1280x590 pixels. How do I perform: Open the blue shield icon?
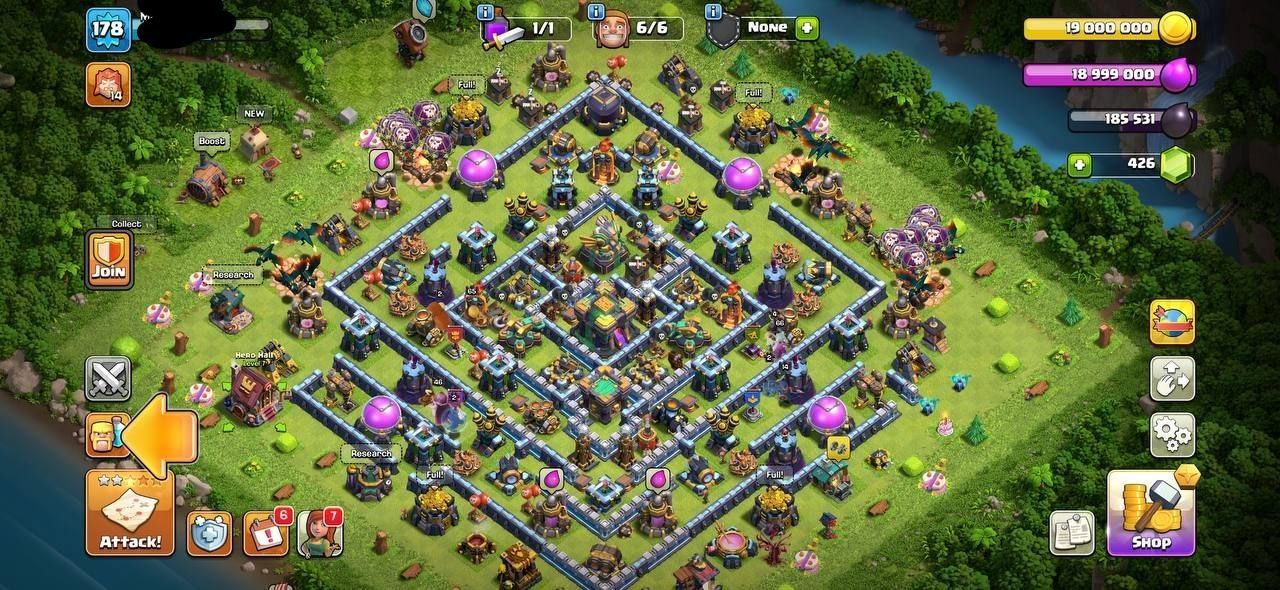[209, 533]
